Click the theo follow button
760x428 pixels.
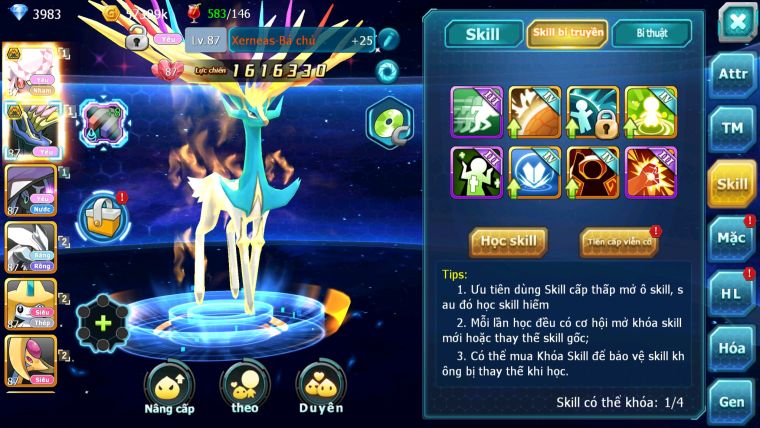[244, 389]
